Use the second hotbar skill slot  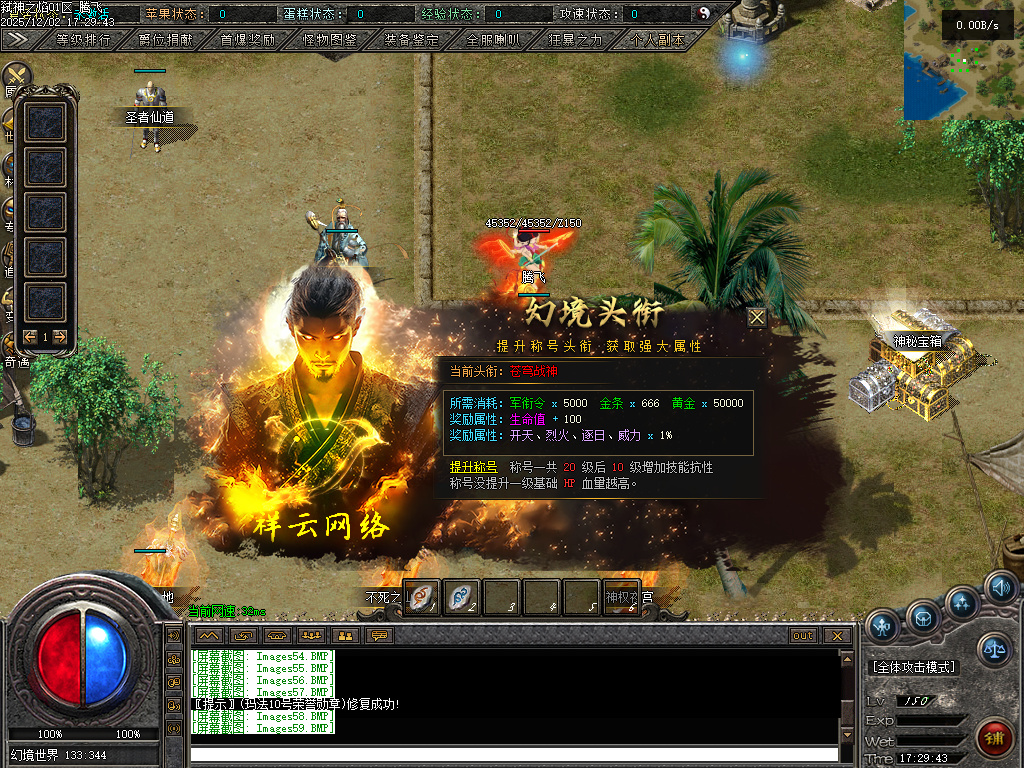461,597
